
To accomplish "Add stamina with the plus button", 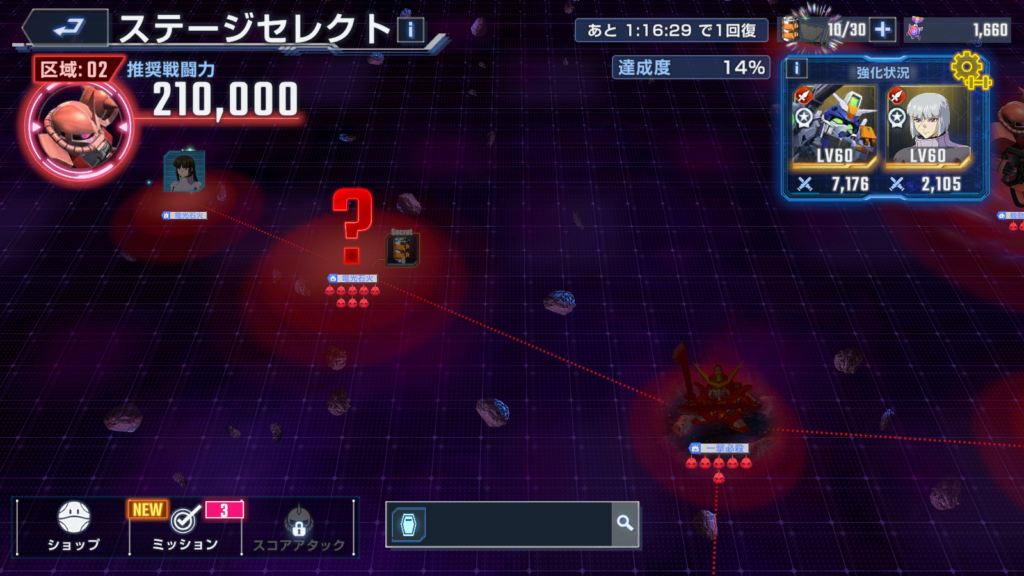I will (x=882, y=30).
